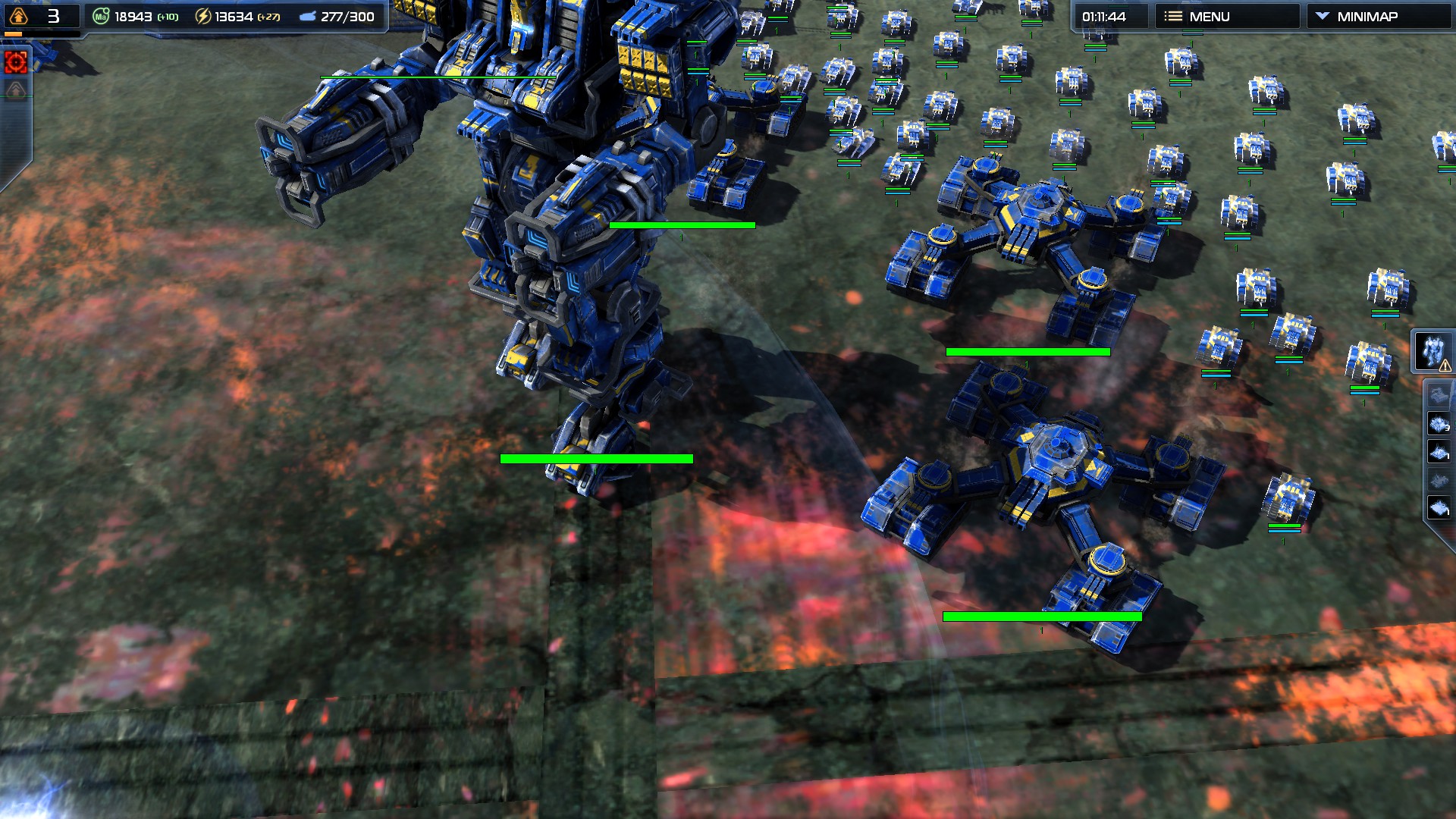
Task: Select the queued structure showing count 1
Action: point(1438,450)
